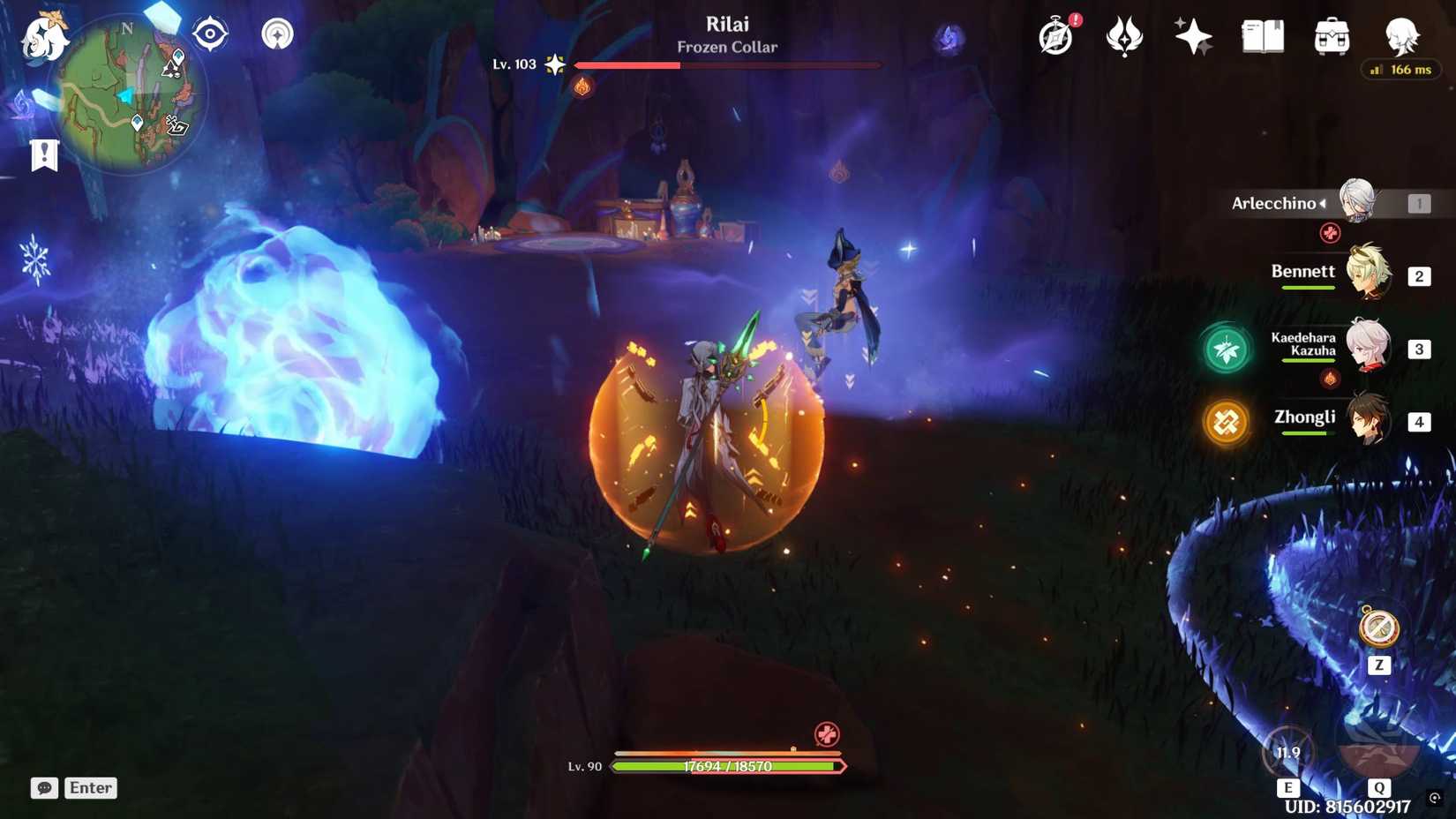The image size is (1456, 819).
Task: Toggle Kazuha's green leaf skill indicator
Action: pyautogui.click(x=1226, y=349)
